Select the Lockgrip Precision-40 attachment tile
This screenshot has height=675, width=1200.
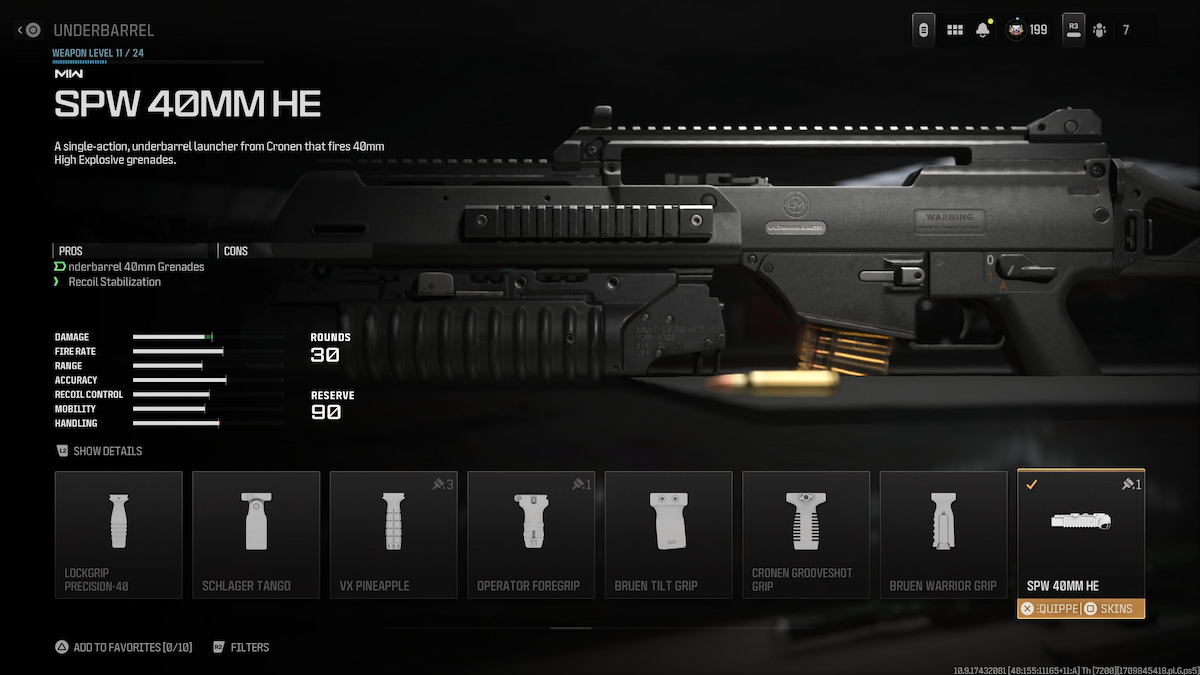pos(119,535)
